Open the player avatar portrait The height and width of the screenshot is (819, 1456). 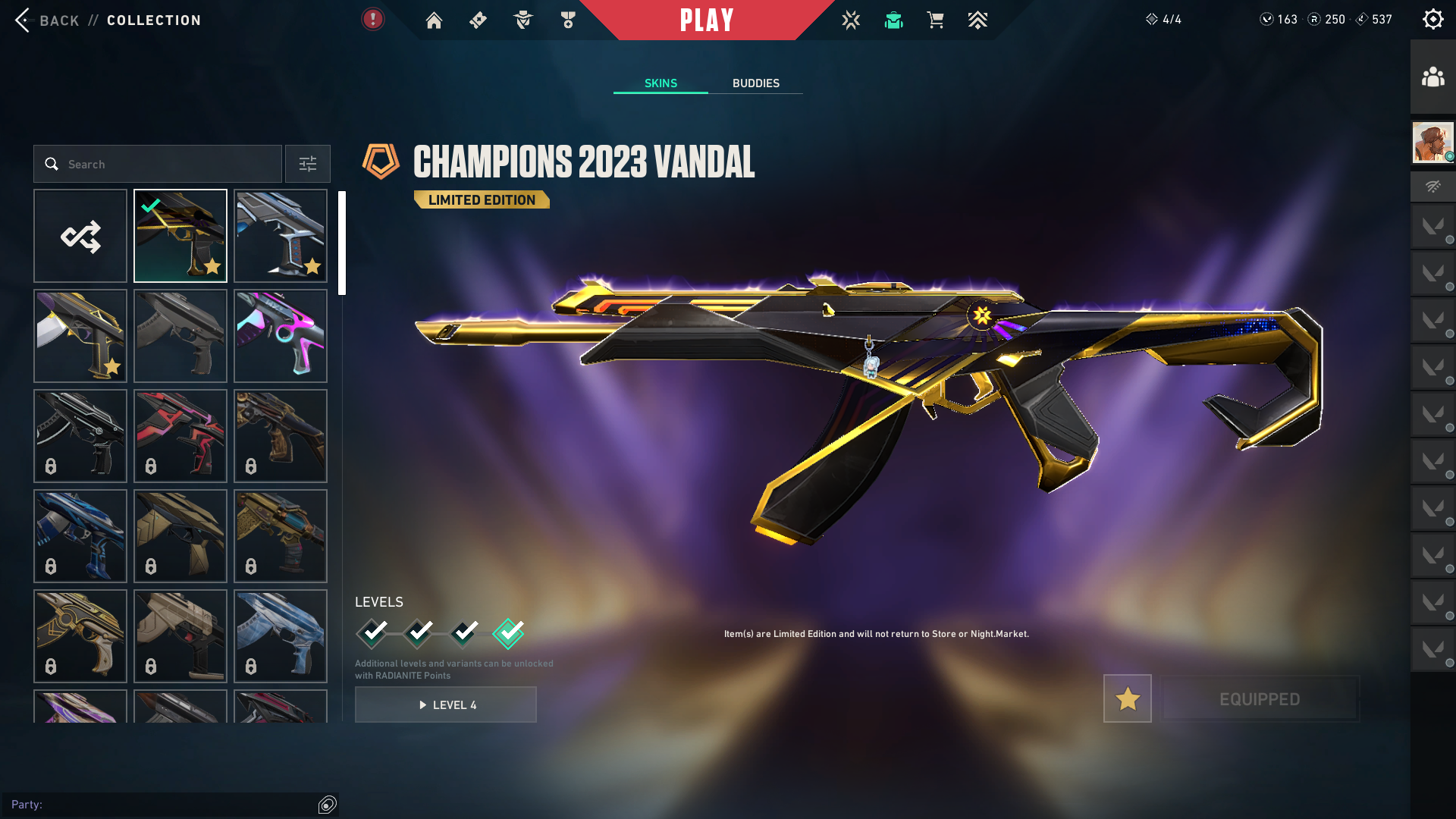[1432, 143]
